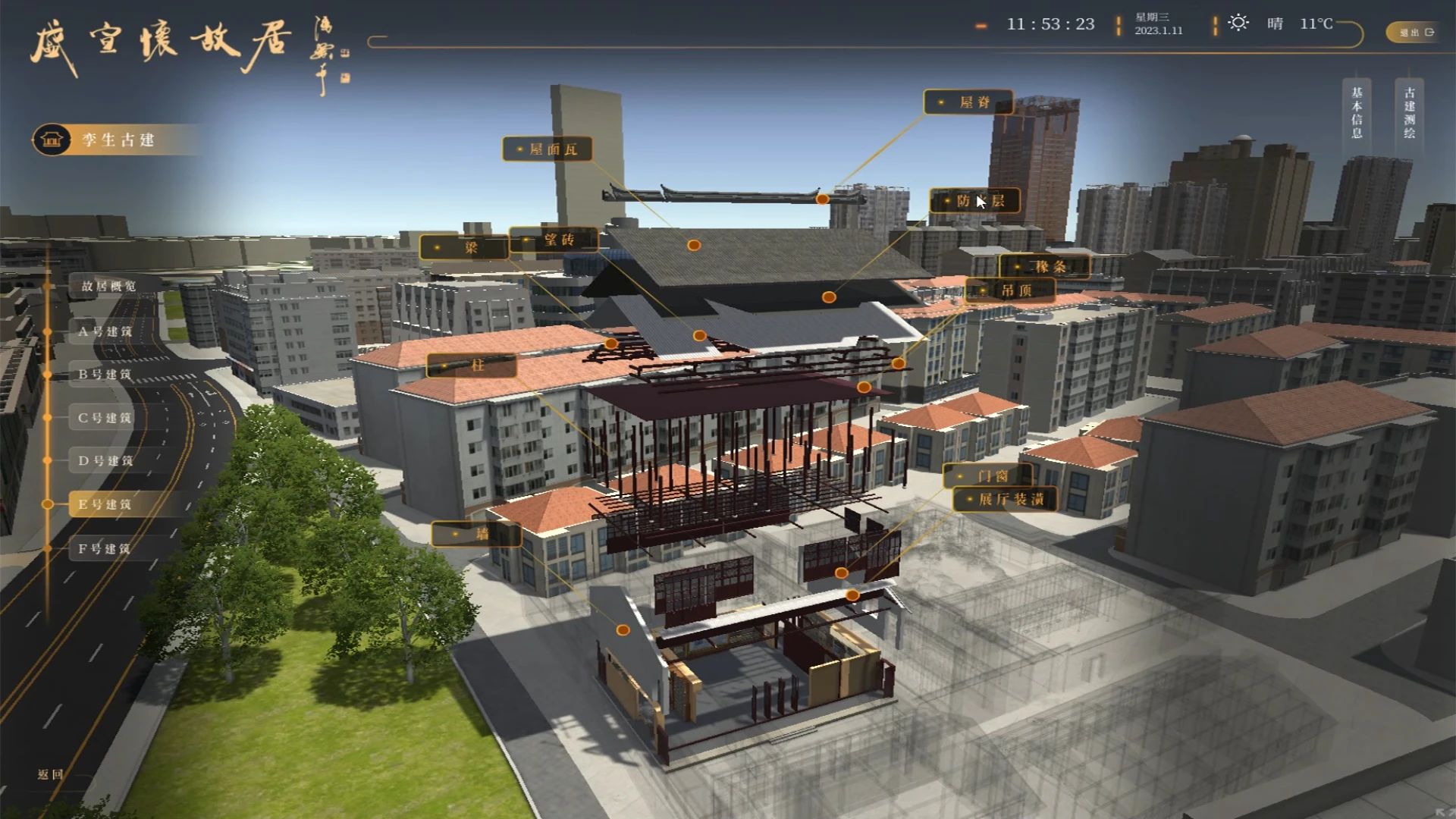Viewport: 1456px width, 819px height.
Task: Choose the B号建筑 entry
Action: point(105,374)
